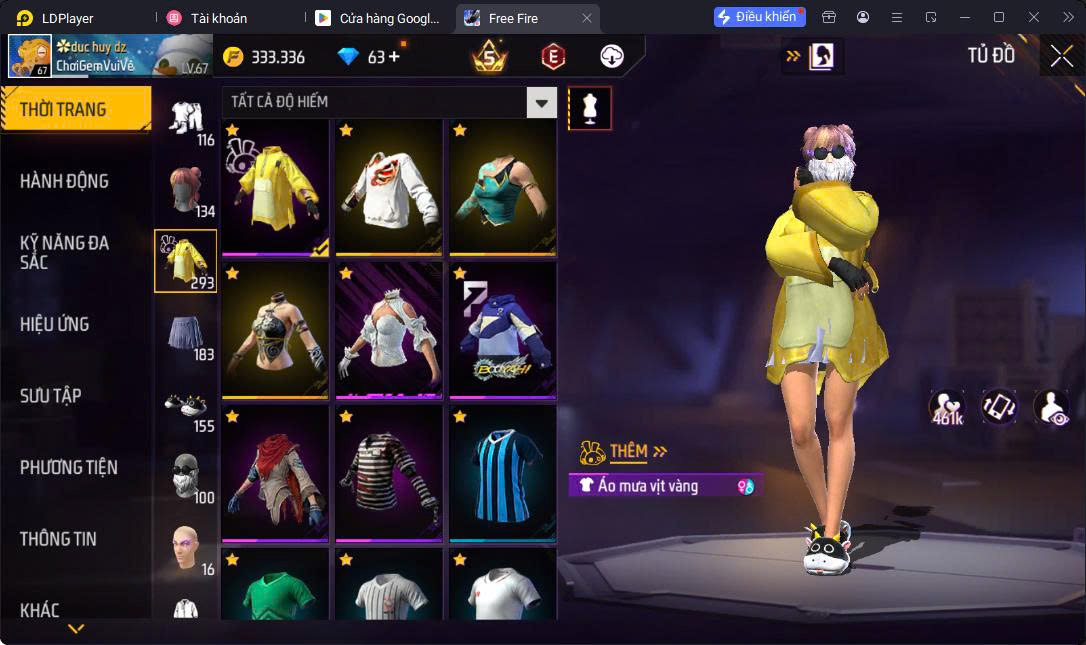Switch to THÔNG TIN tab
Viewport: 1086px width, 645px height.
point(58,538)
